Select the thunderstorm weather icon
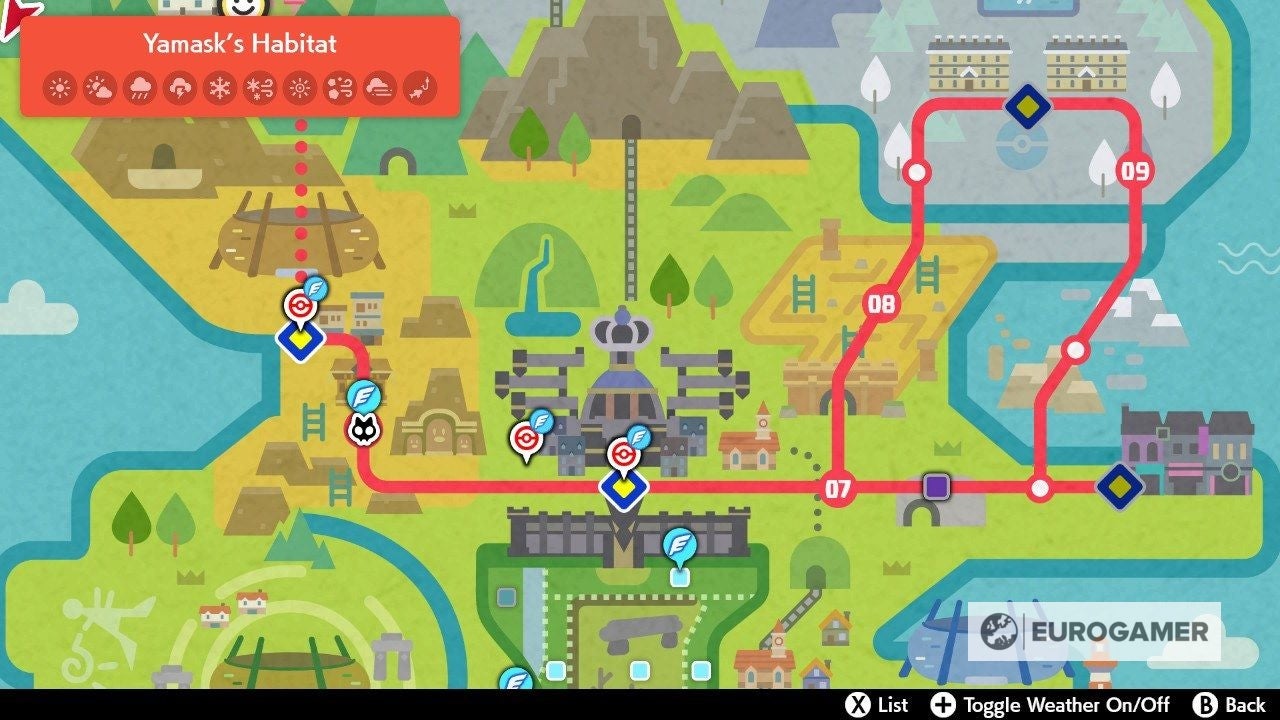 [181, 88]
